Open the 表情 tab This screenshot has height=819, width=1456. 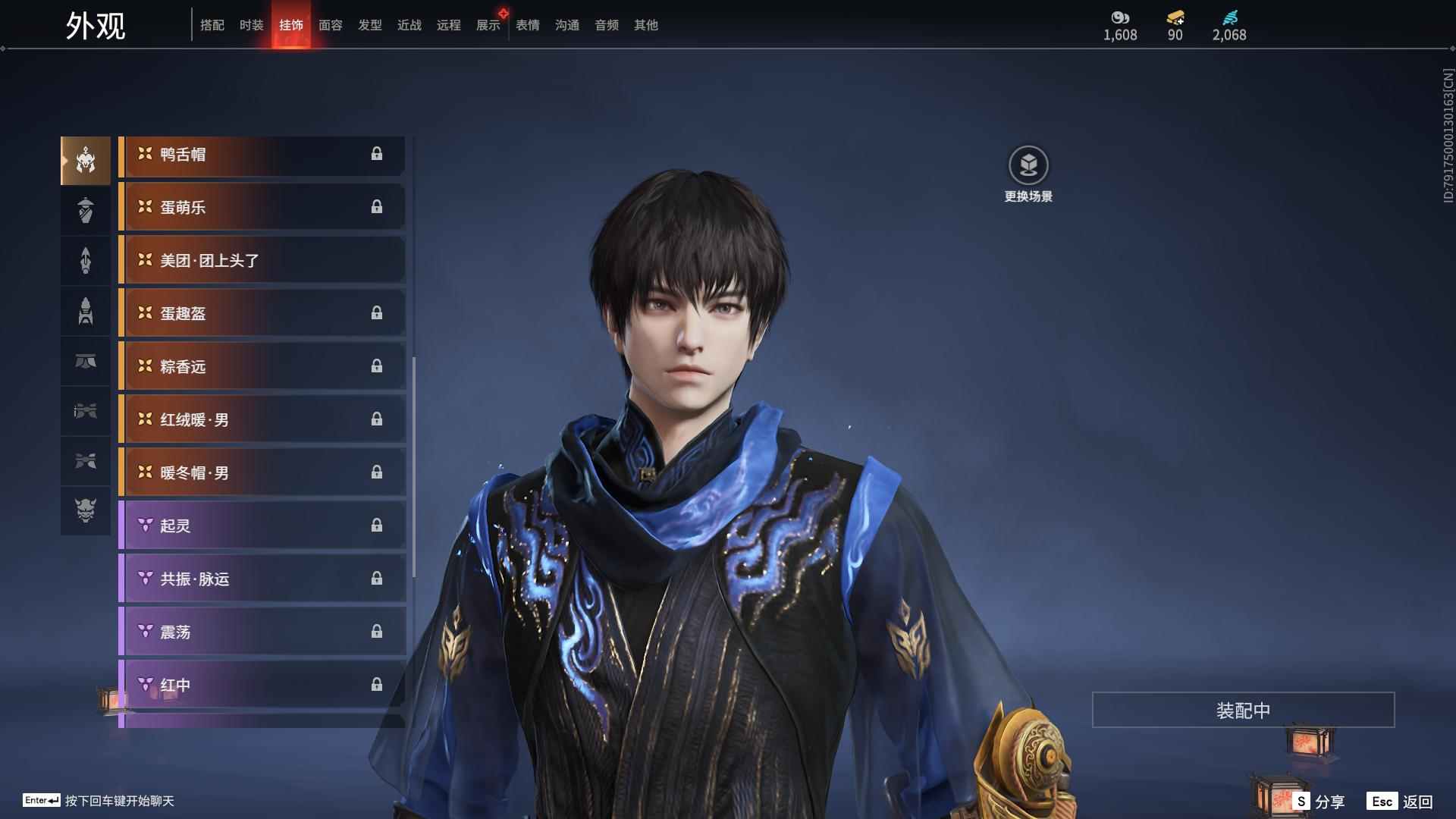(528, 25)
